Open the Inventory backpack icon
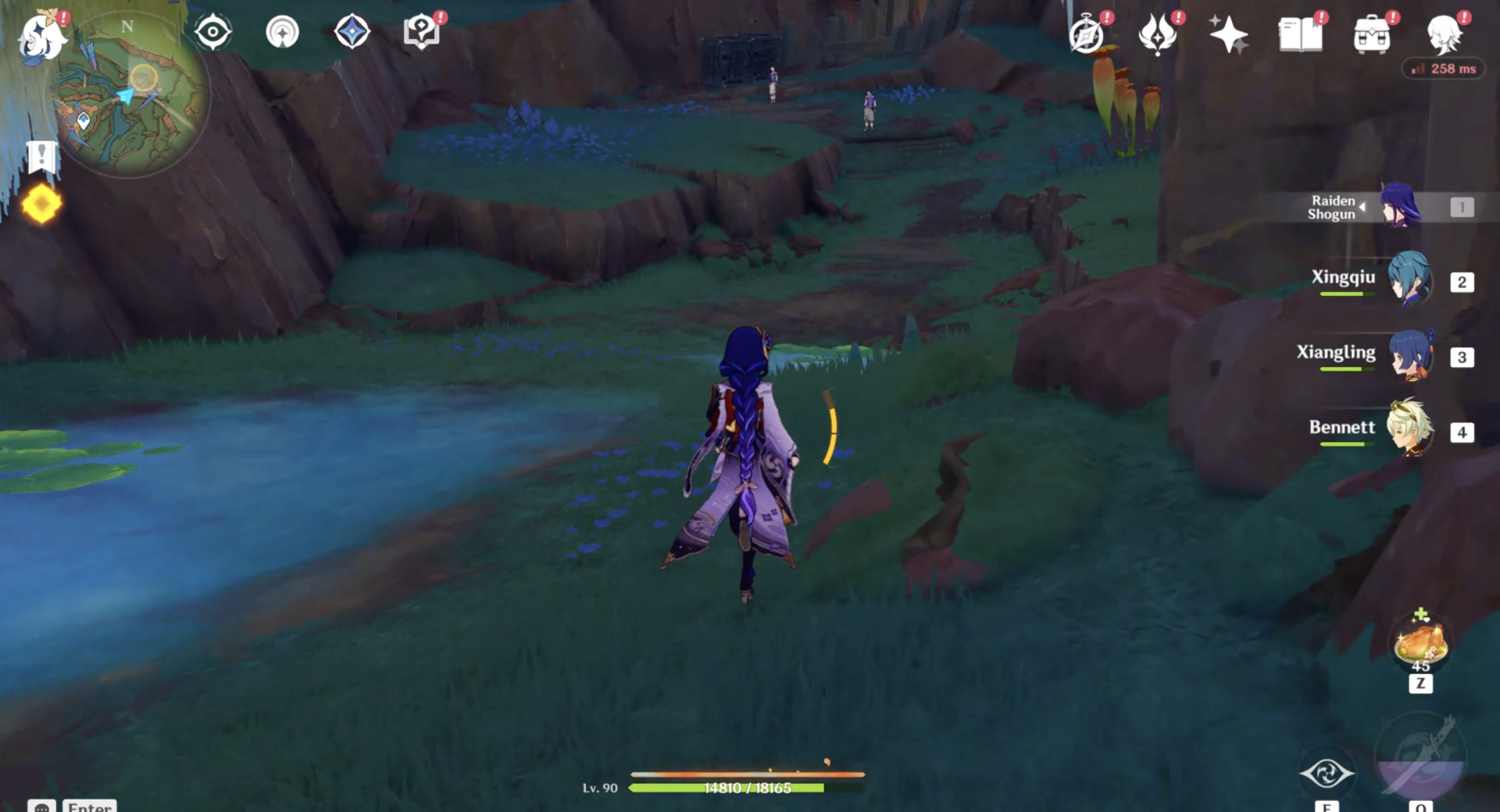 (1373, 33)
